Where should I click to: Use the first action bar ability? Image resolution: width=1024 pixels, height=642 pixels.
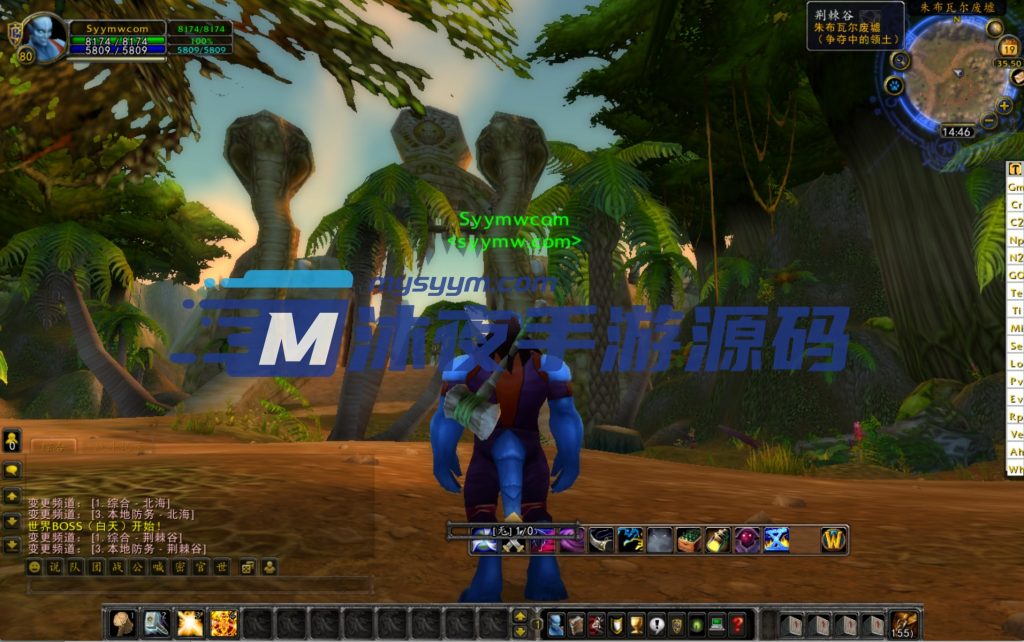tap(123, 623)
